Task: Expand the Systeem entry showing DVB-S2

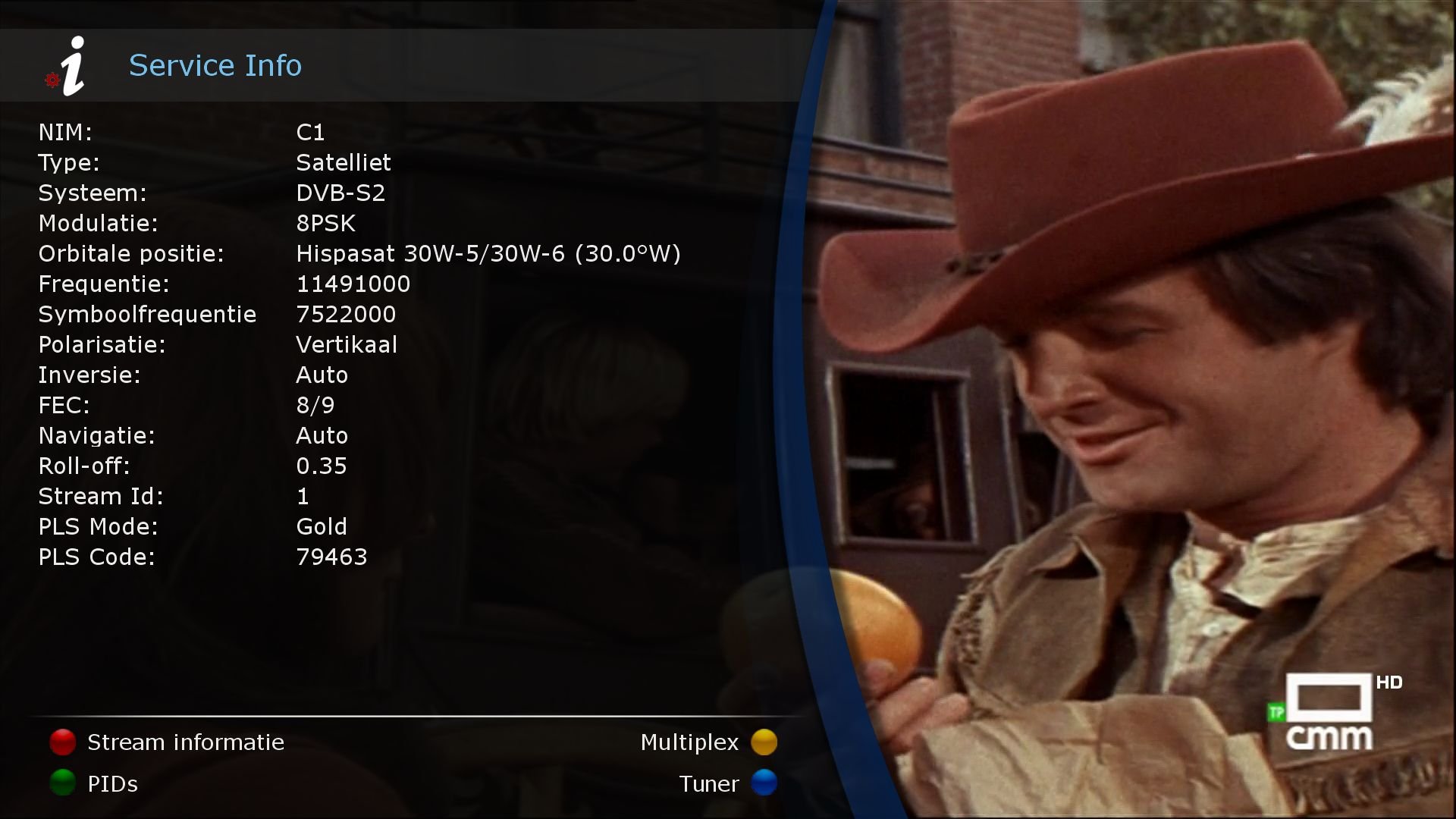Action: [x=340, y=193]
